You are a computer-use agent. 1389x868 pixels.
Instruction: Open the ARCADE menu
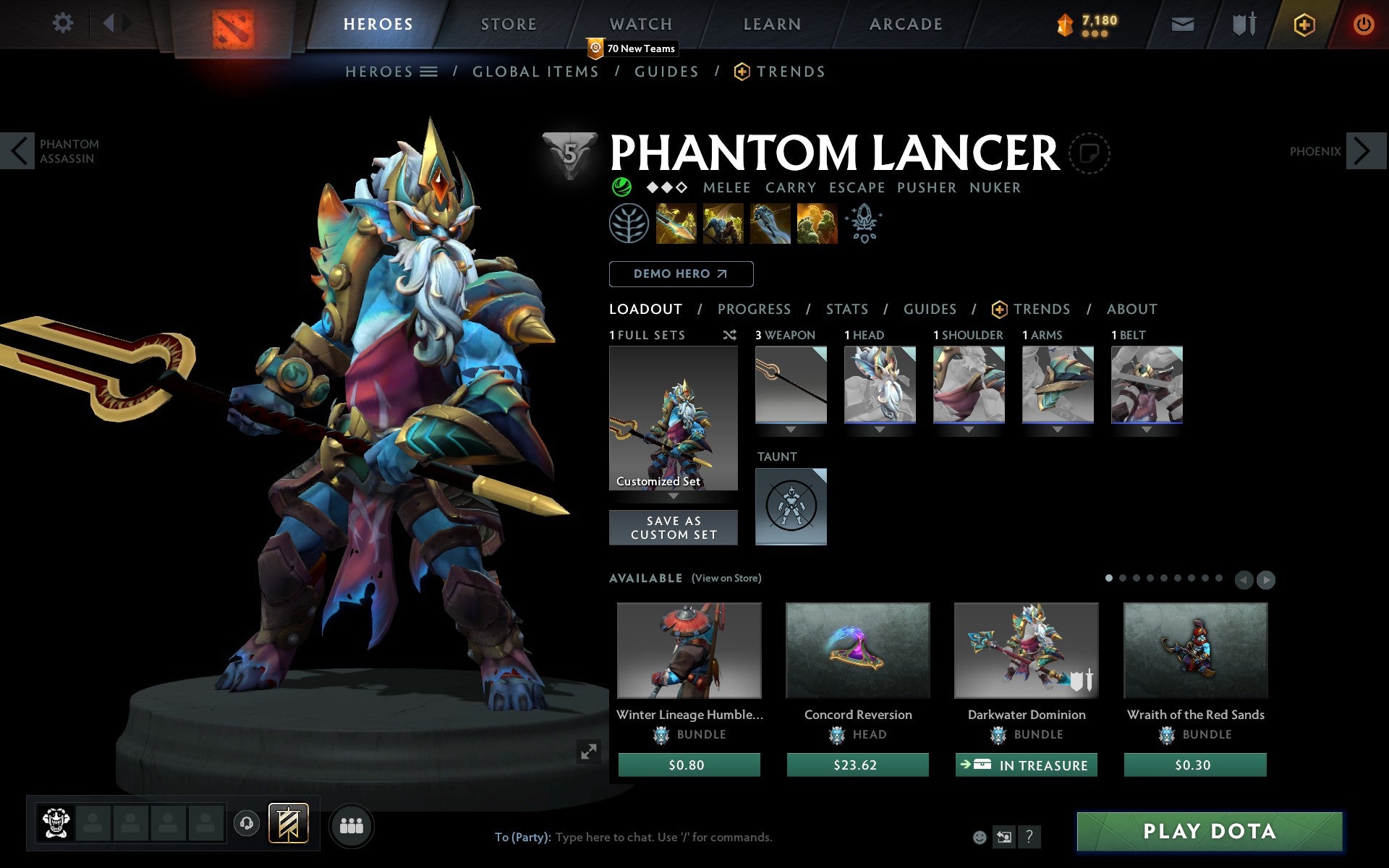904,24
